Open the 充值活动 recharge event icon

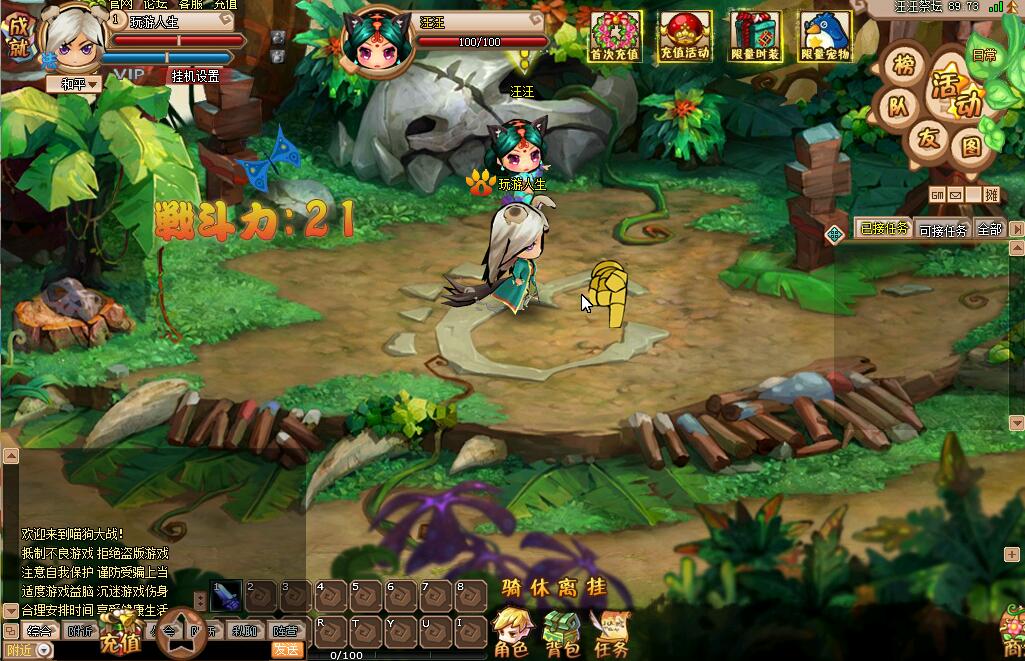(685, 37)
